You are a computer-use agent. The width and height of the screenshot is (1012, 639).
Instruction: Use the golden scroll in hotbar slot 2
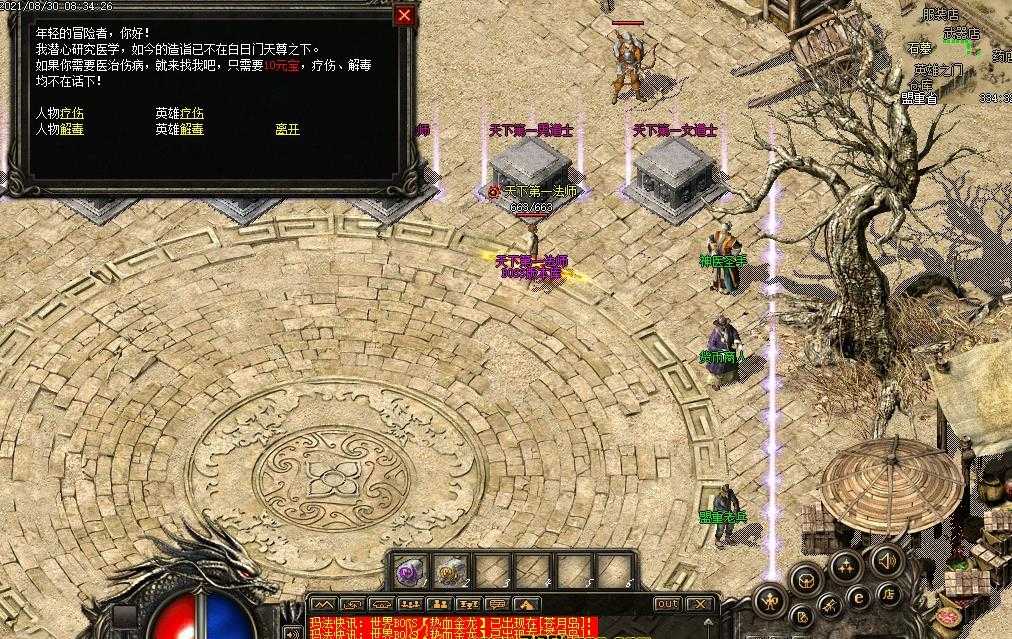pyautogui.click(x=452, y=570)
